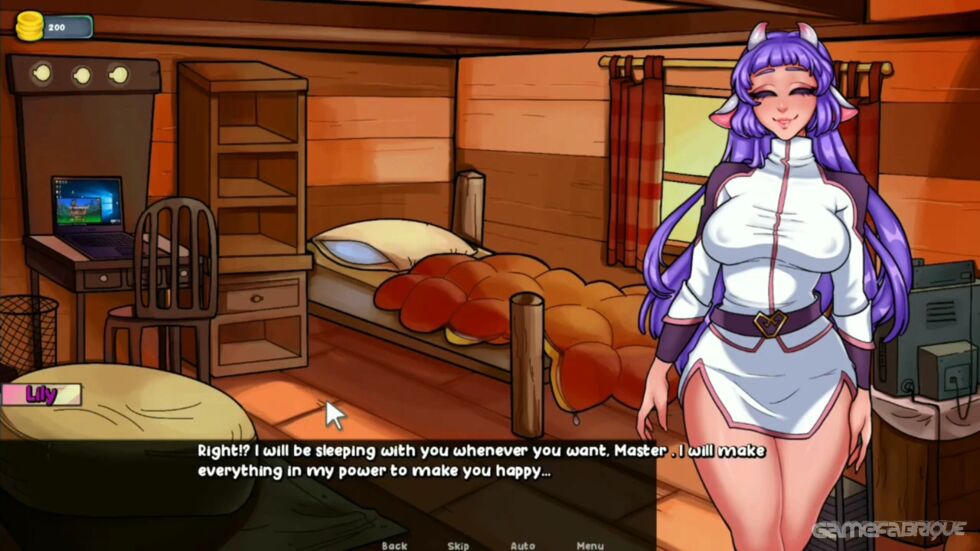The width and height of the screenshot is (980, 551).
Task: Go back to the previous dialogue line
Action: coord(395,545)
